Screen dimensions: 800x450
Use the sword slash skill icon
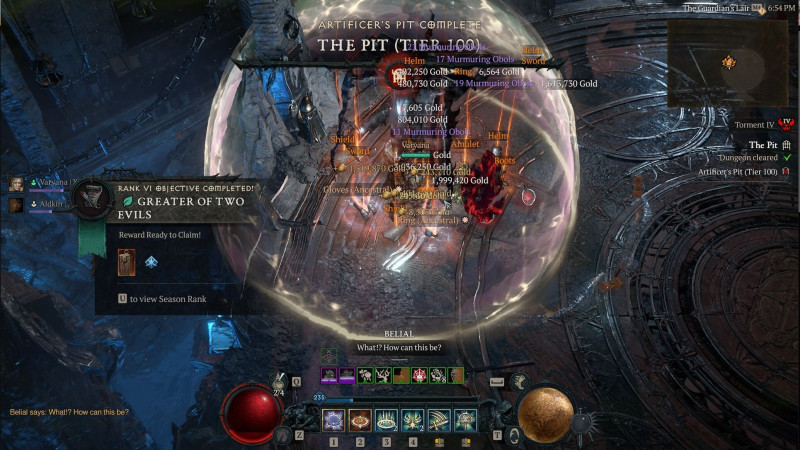click(438, 420)
